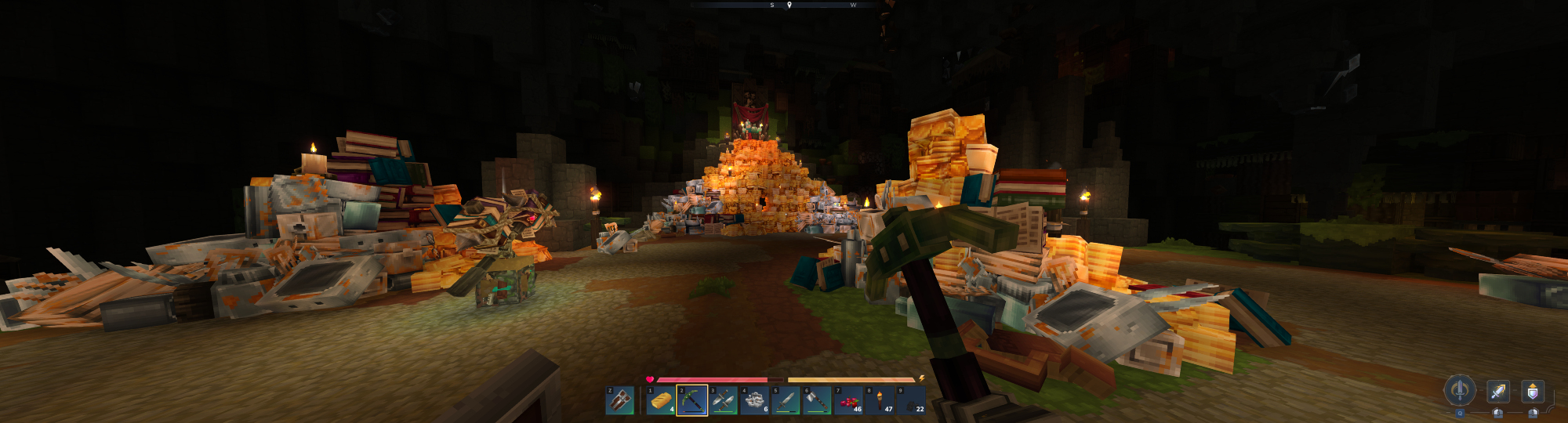Activate the shield guard ability icon

tap(1533, 390)
